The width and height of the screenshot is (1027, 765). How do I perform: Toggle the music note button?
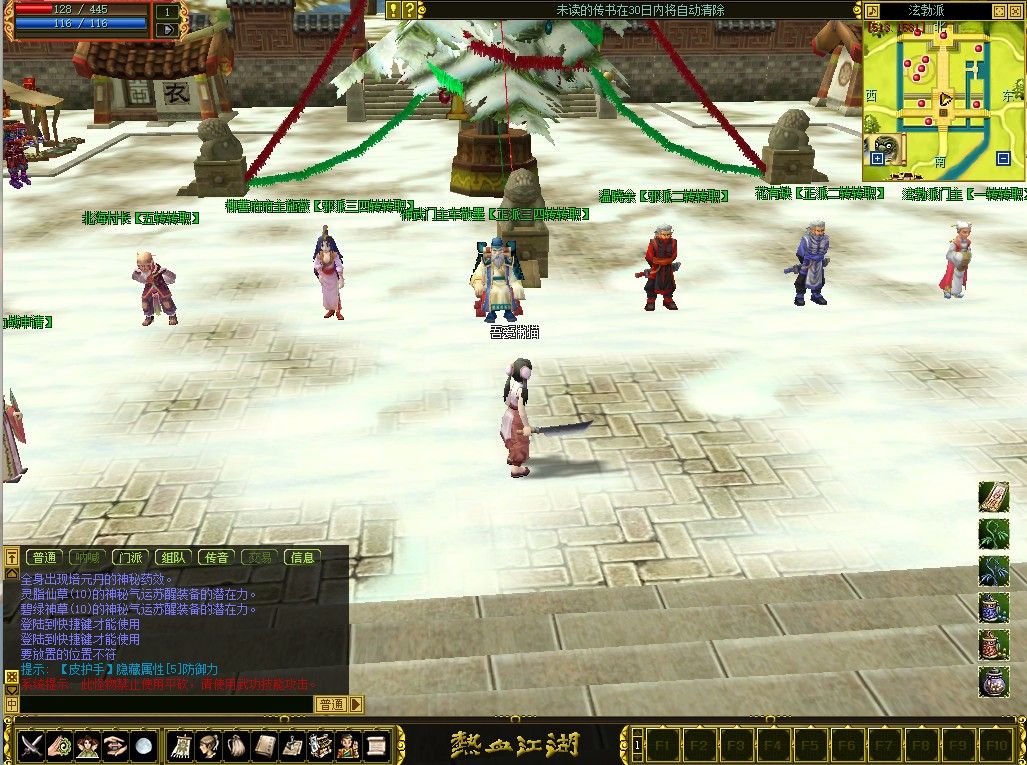click(870, 11)
